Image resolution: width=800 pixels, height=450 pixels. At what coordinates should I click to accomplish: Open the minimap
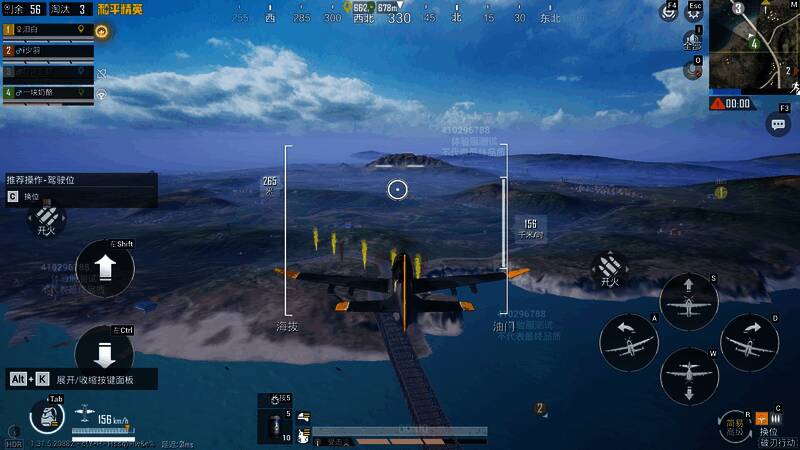tap(754, 44)
